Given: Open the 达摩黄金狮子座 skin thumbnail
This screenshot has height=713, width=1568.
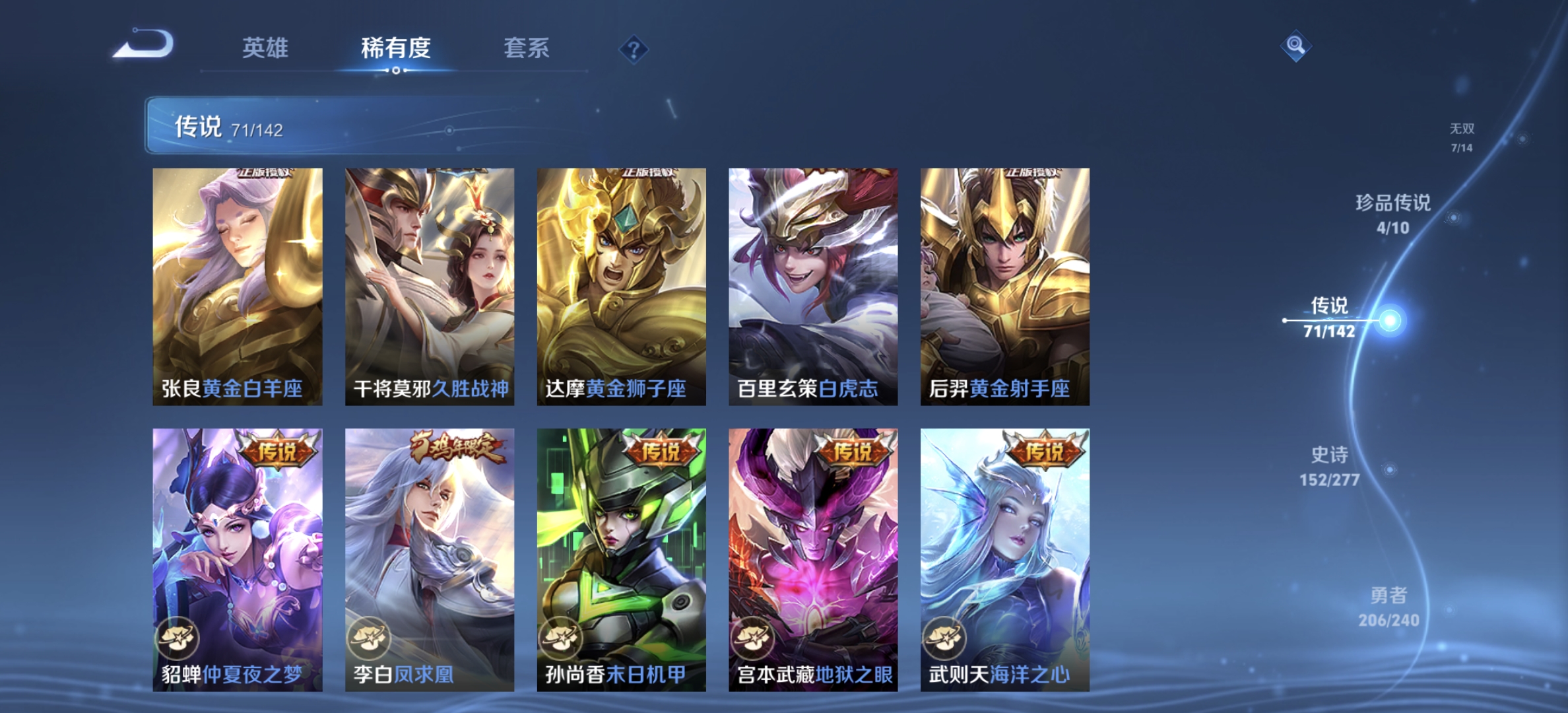Looking at the screenshot, I should pos(620,284).
